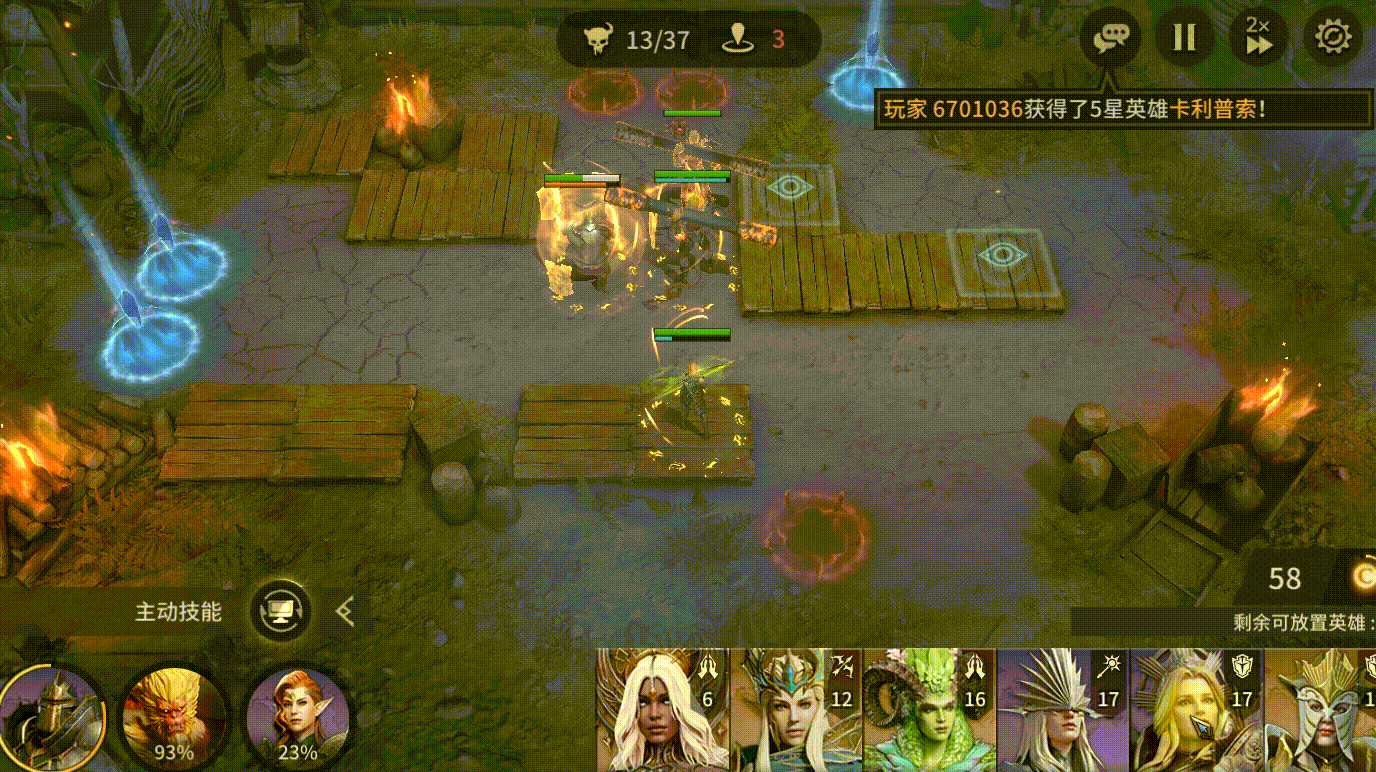Toggle 2x battle speed
Screen dimensions: 1376x772
click(1258, 38)
